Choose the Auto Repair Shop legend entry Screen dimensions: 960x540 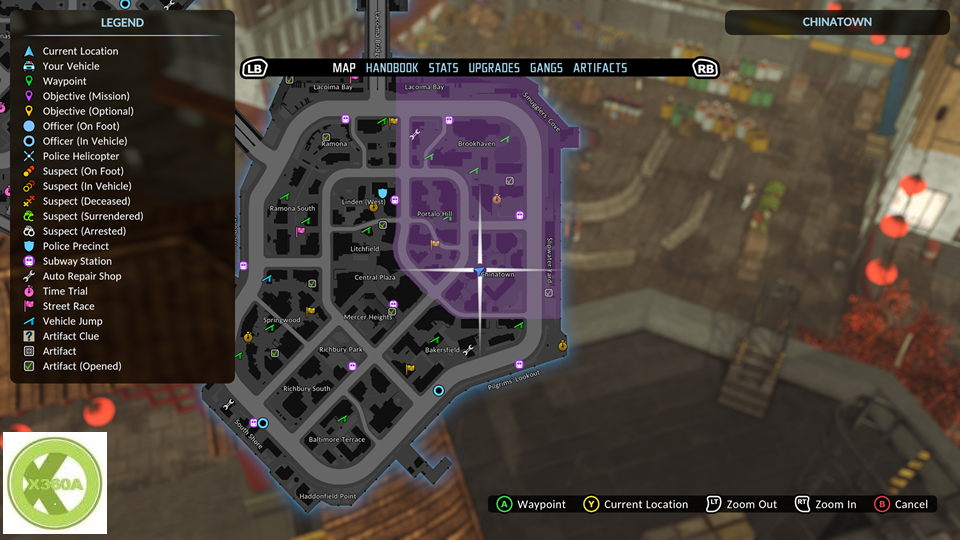coord(81,276)
